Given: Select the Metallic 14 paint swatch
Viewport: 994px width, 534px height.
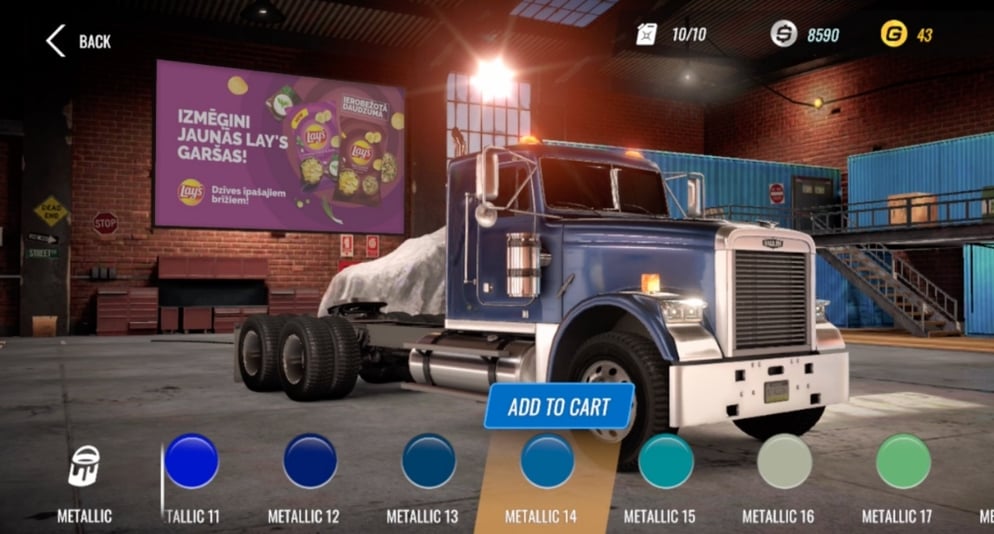Looking at the screenshot, I should (547, 461).
